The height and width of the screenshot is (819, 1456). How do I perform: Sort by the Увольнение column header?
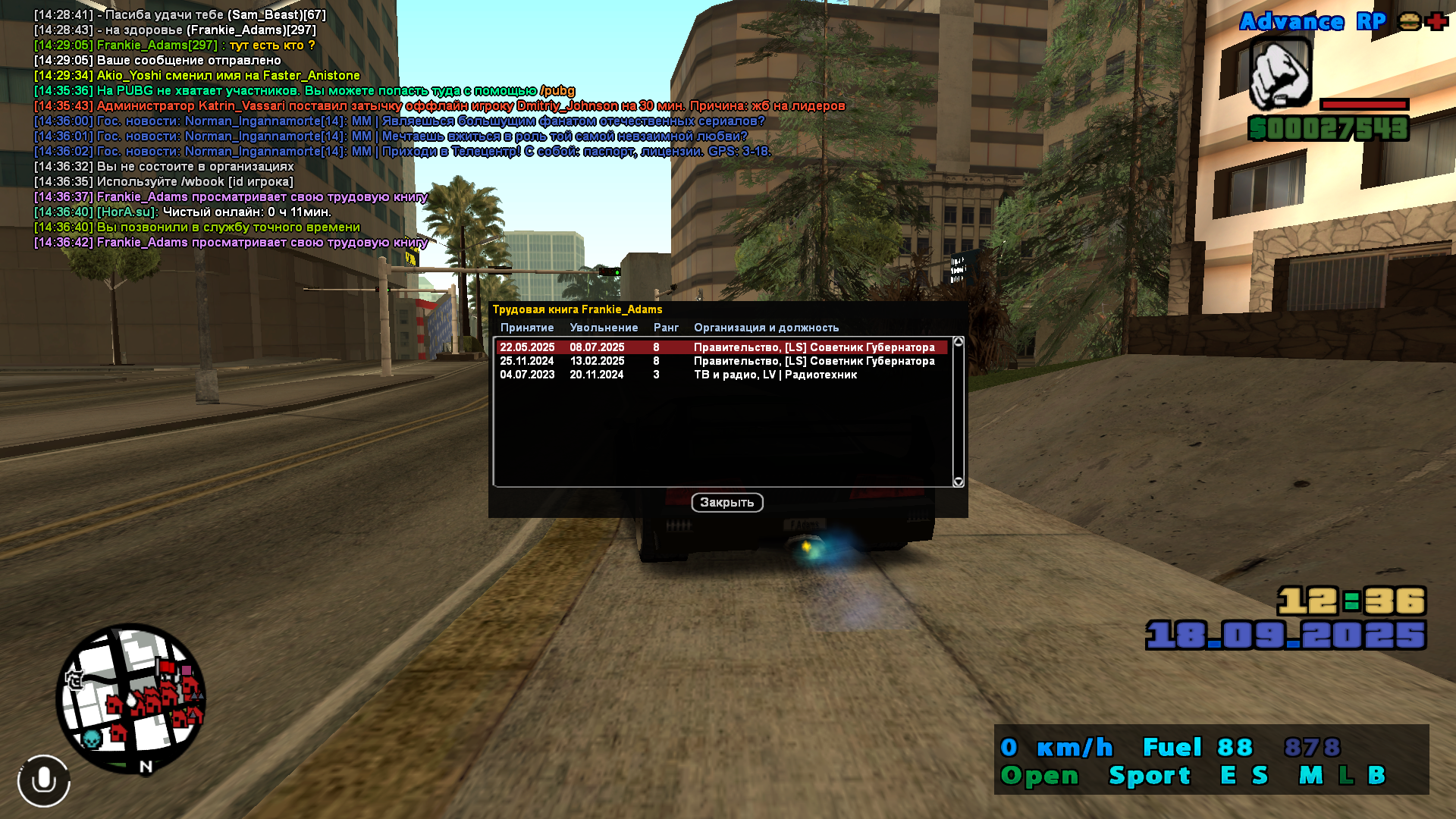click(604, 328)
